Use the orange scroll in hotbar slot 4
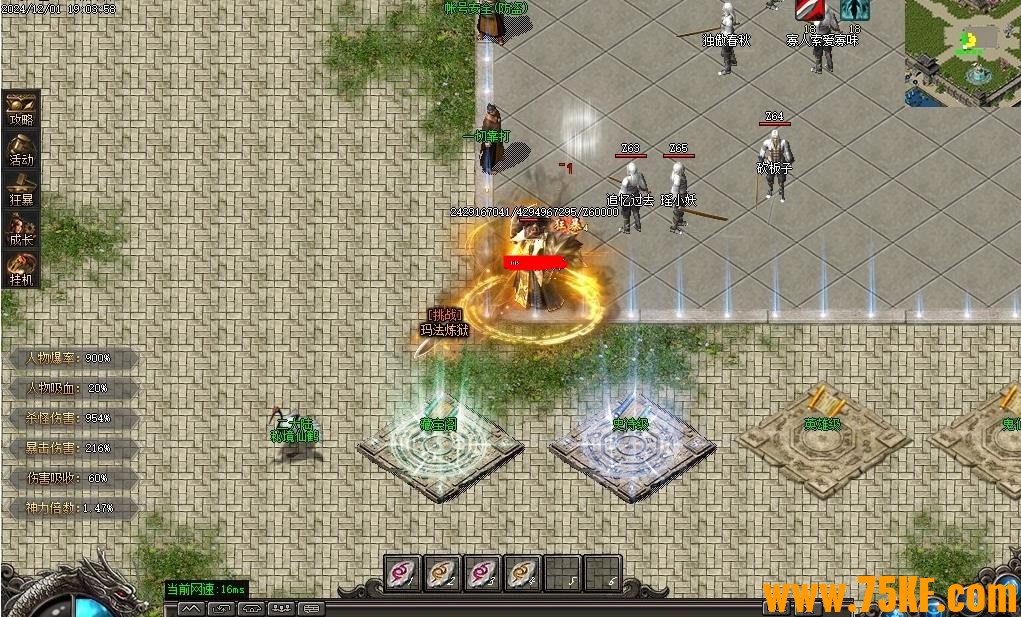 522,573
